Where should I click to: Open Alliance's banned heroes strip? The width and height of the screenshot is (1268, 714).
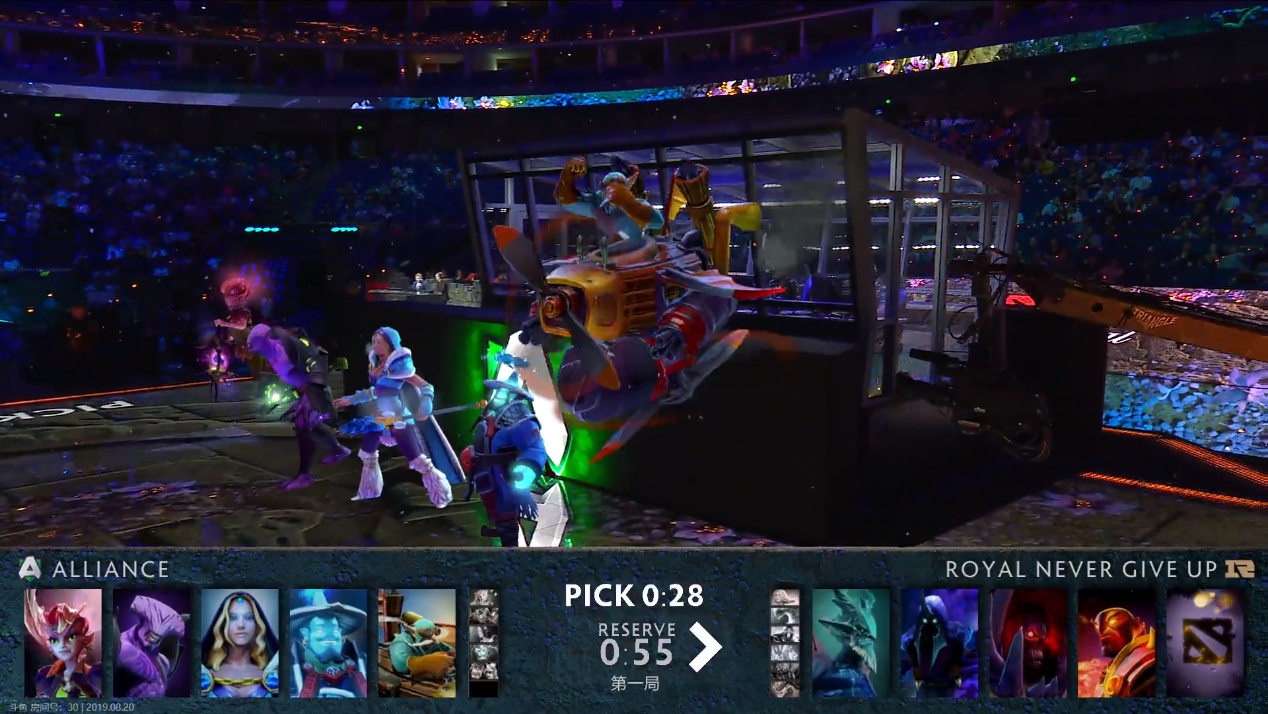(484, 643)
